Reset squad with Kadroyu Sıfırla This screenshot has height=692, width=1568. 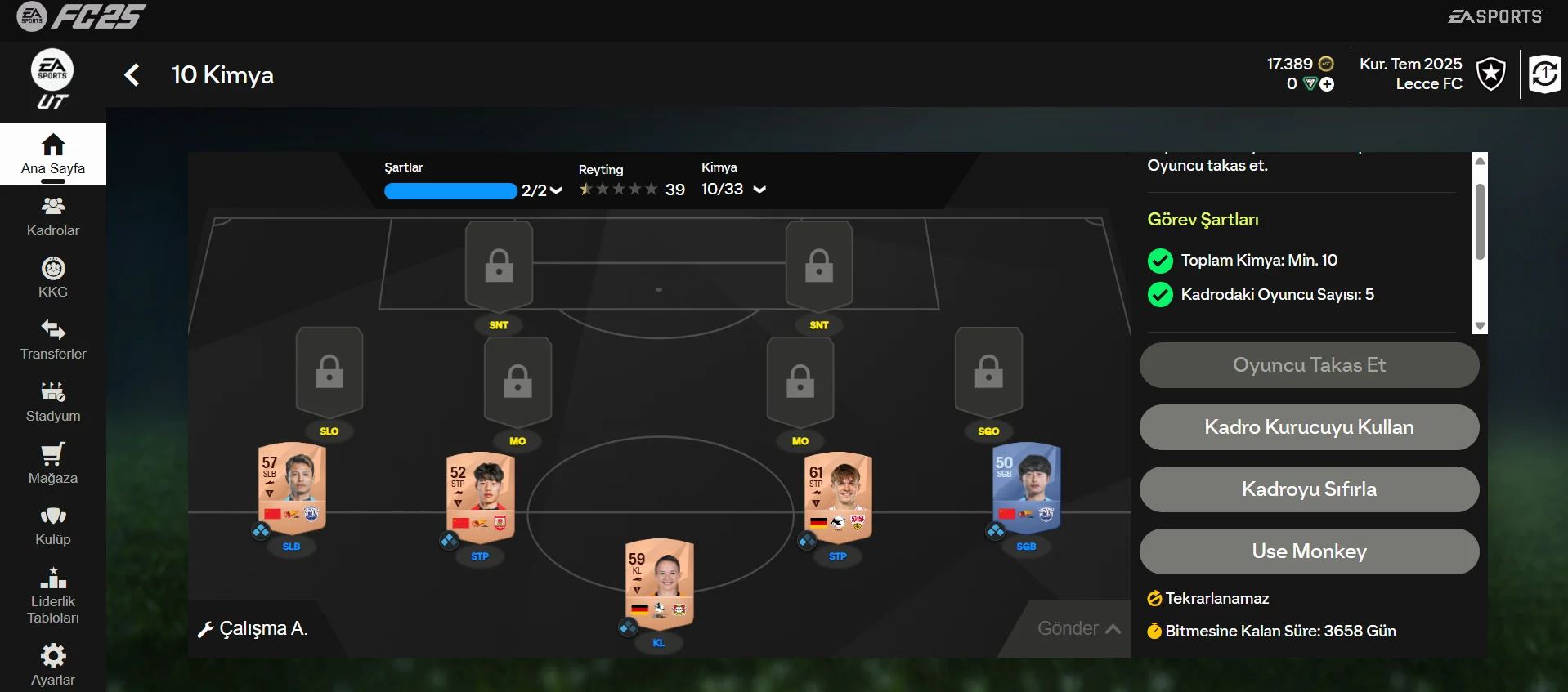1309,489
